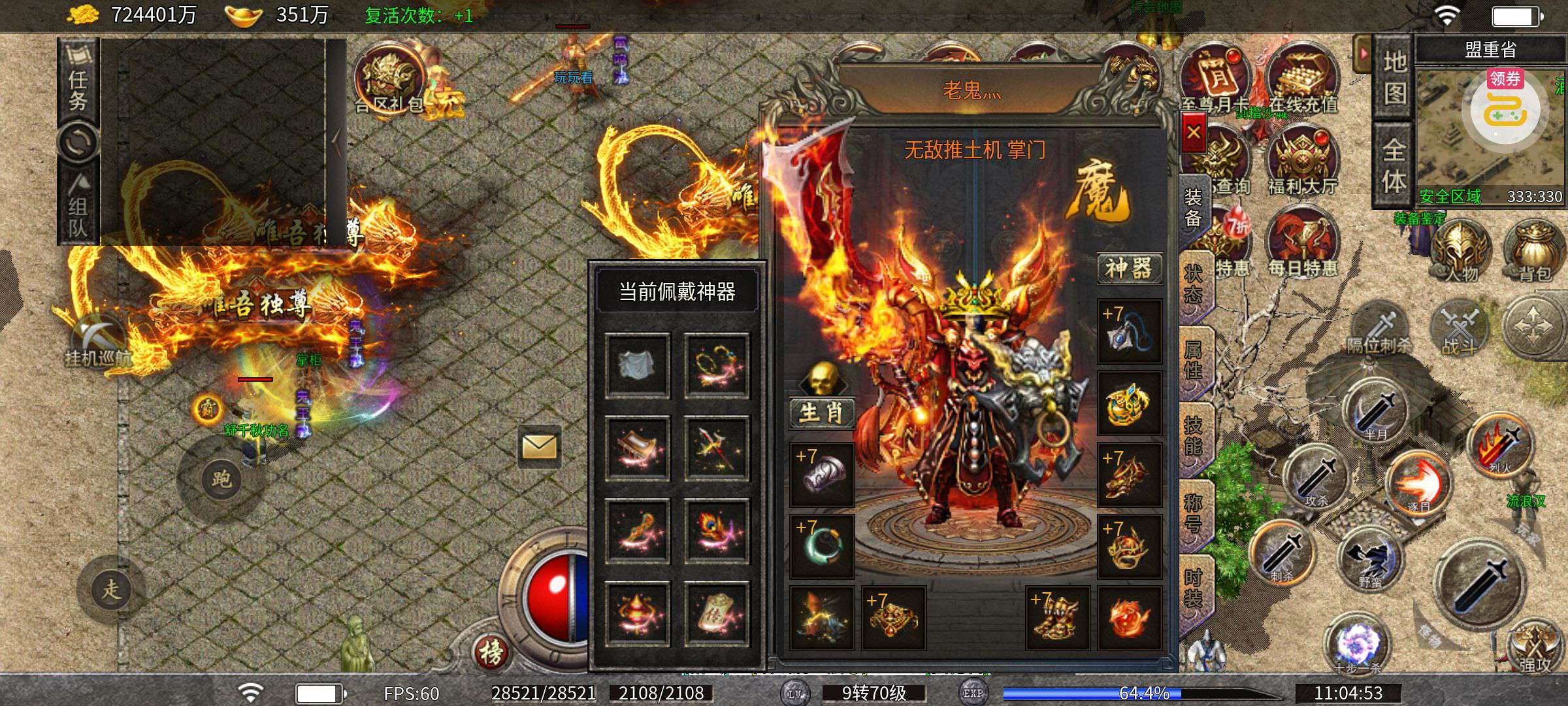Activate the 烈火 flame sword skill
The image size is (1568, 706).
(1499, 445)
